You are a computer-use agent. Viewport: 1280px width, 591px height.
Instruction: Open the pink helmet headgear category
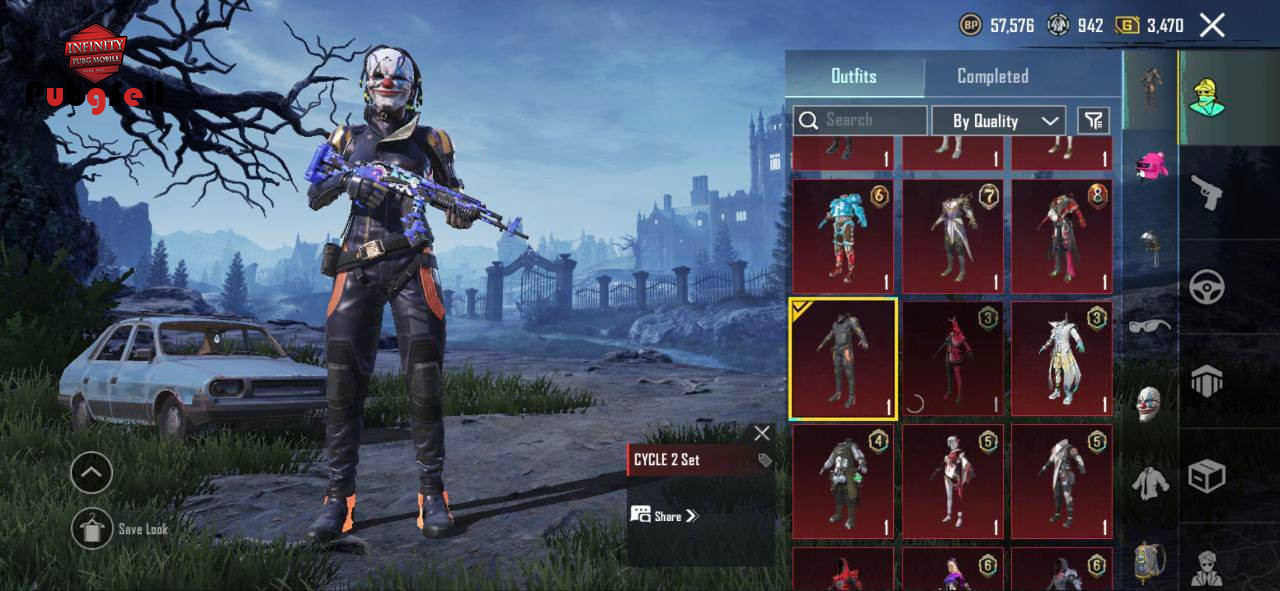click(x=1151, y=166)
